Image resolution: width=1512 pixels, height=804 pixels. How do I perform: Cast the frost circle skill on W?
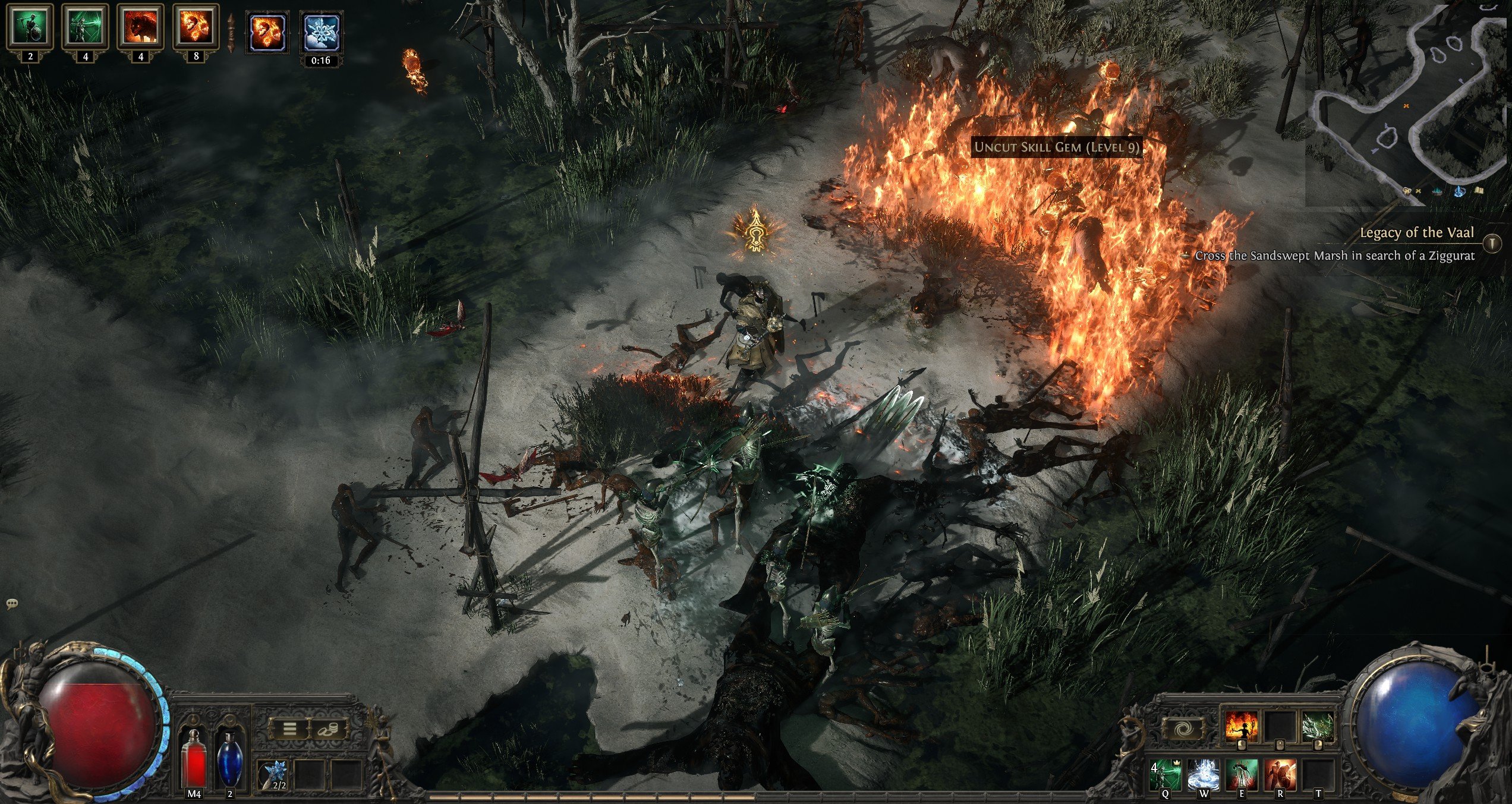[1204, 774]
